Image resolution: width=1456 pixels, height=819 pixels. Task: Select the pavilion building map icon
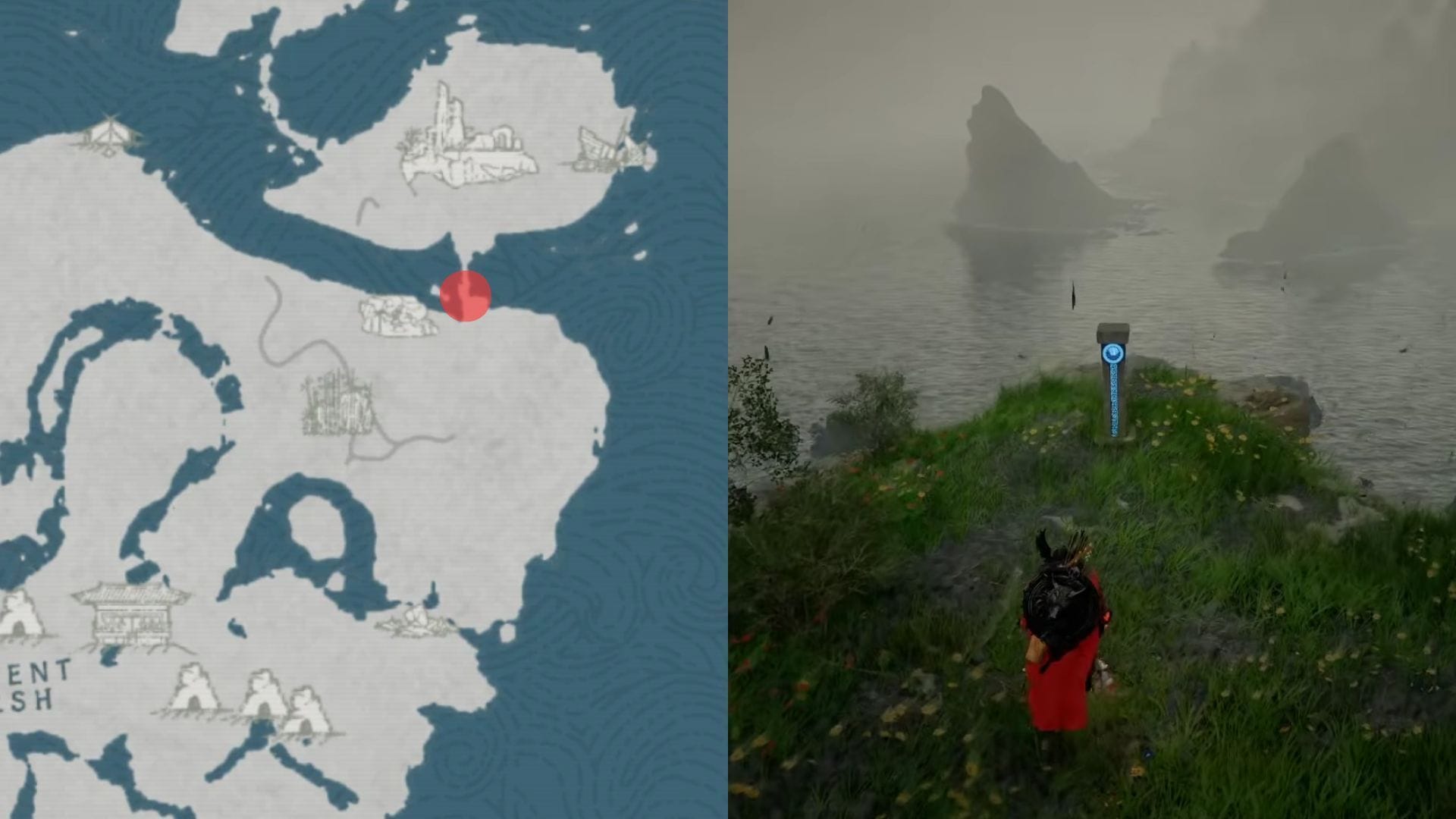[132, 616]
